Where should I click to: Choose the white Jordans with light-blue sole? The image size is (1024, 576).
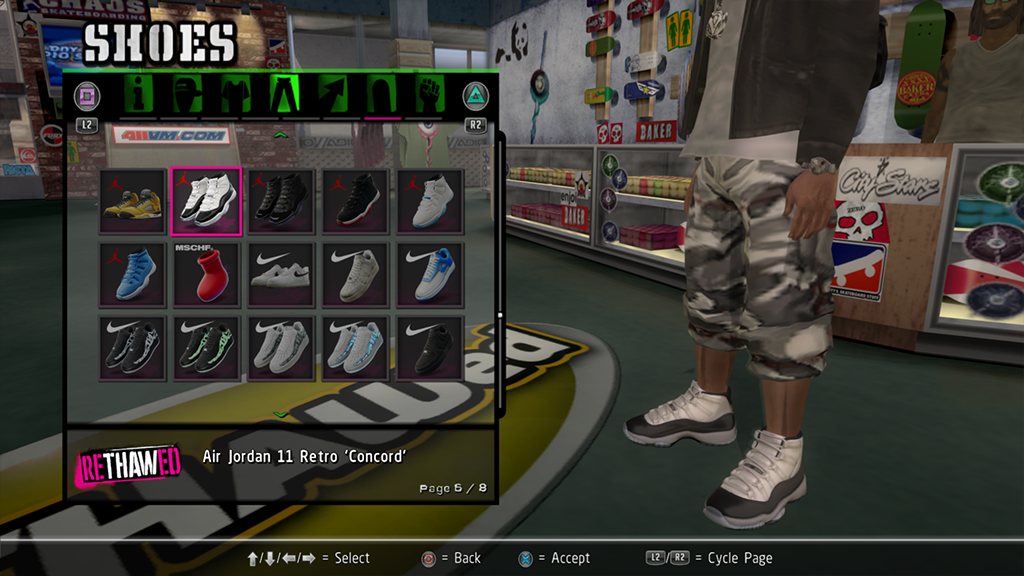click(430, 202)
